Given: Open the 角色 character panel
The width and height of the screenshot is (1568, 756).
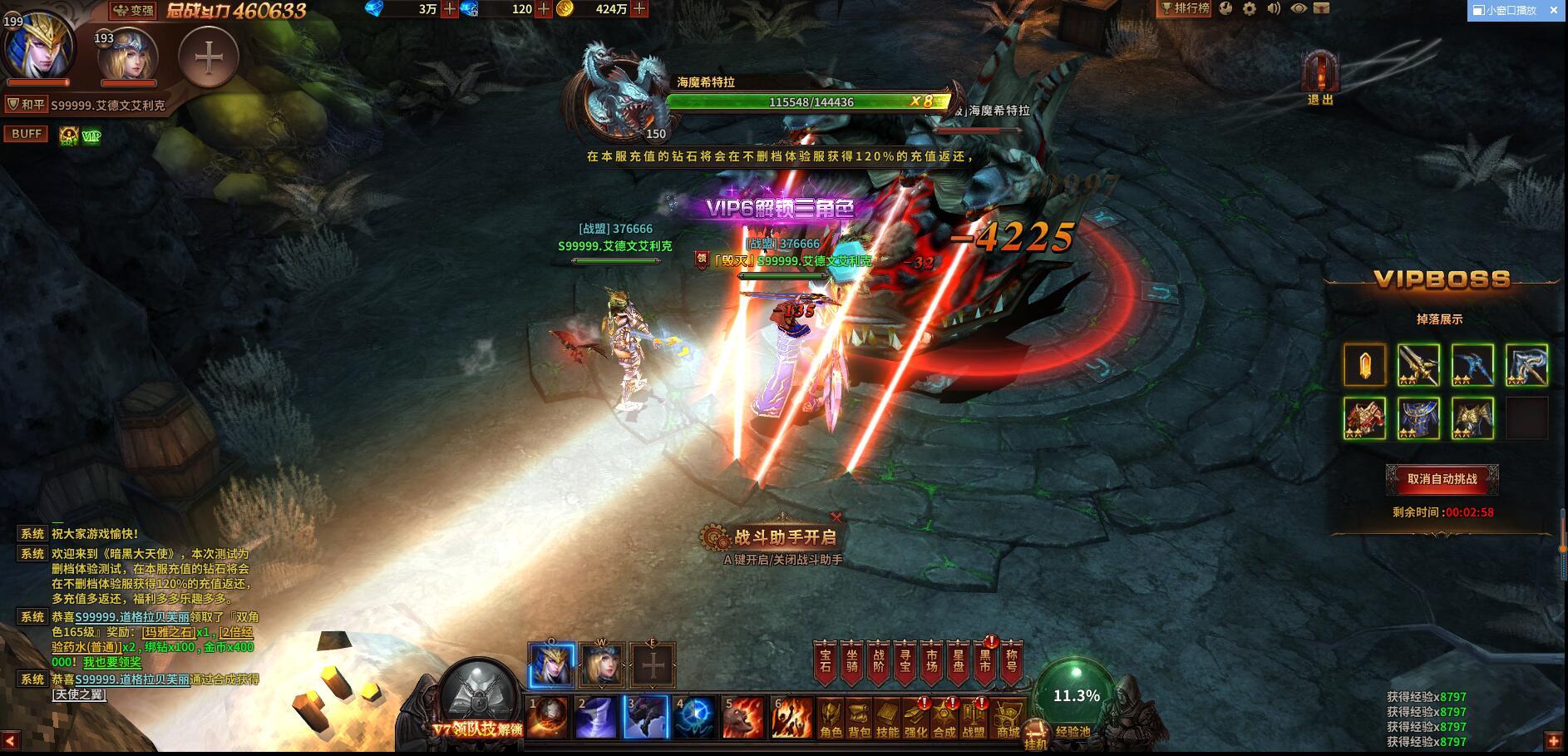Looking at the screenshot, I should pos(831,719).
